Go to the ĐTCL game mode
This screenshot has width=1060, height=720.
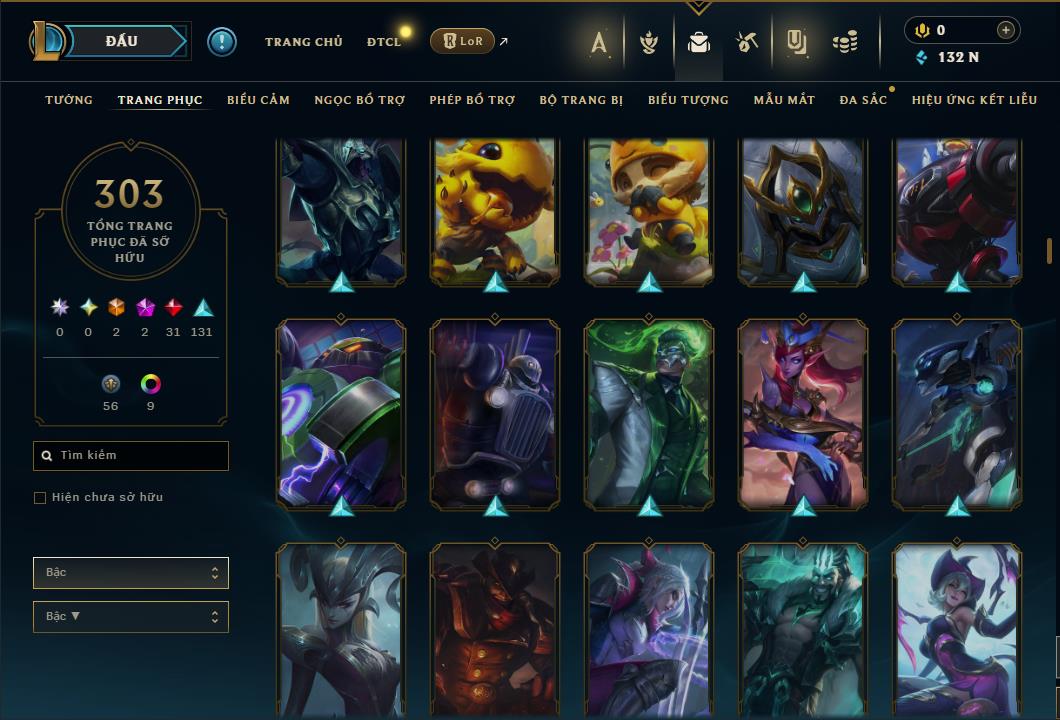[383, 42]
